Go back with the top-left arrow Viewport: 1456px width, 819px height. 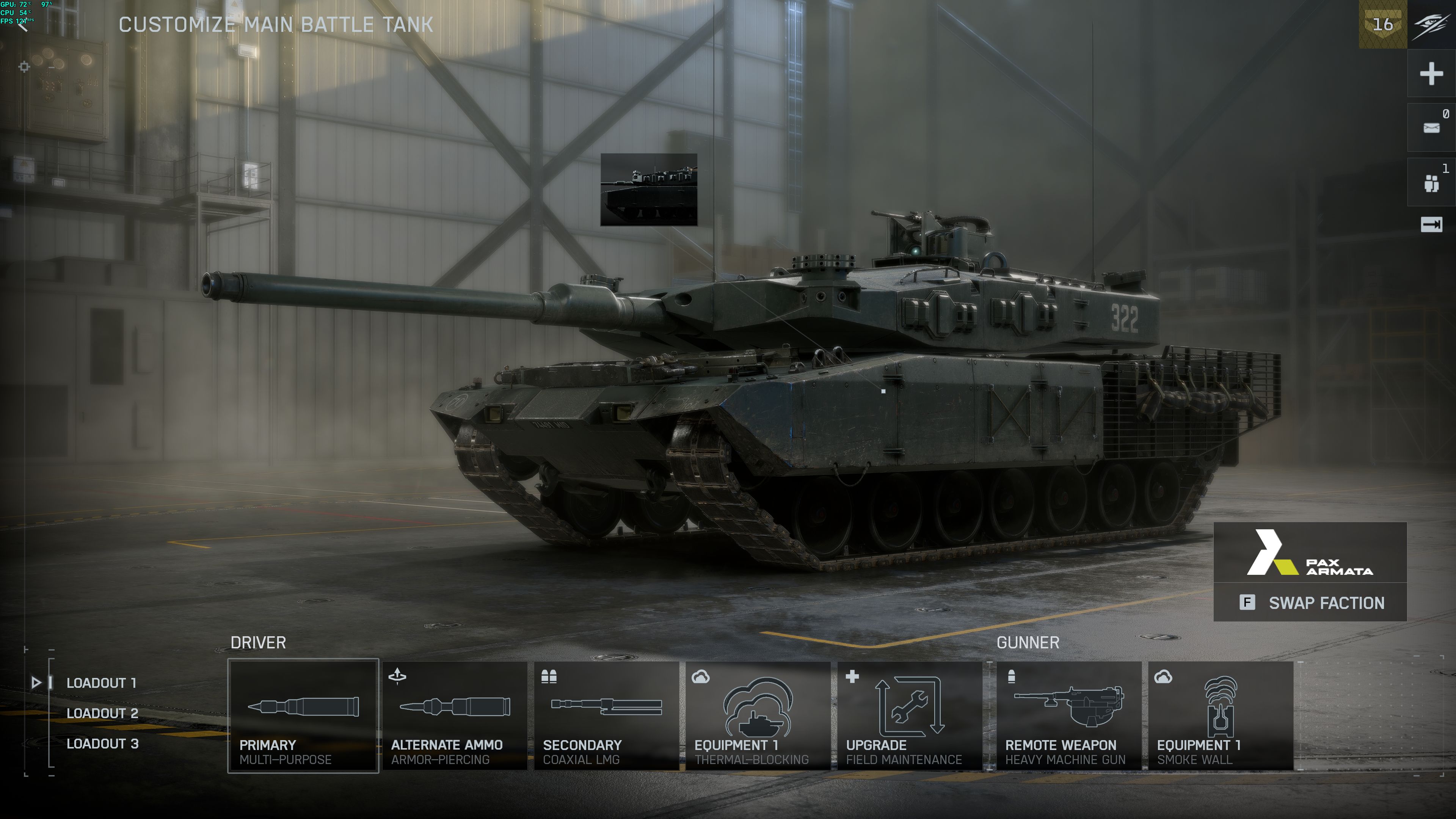pos(23,26)
